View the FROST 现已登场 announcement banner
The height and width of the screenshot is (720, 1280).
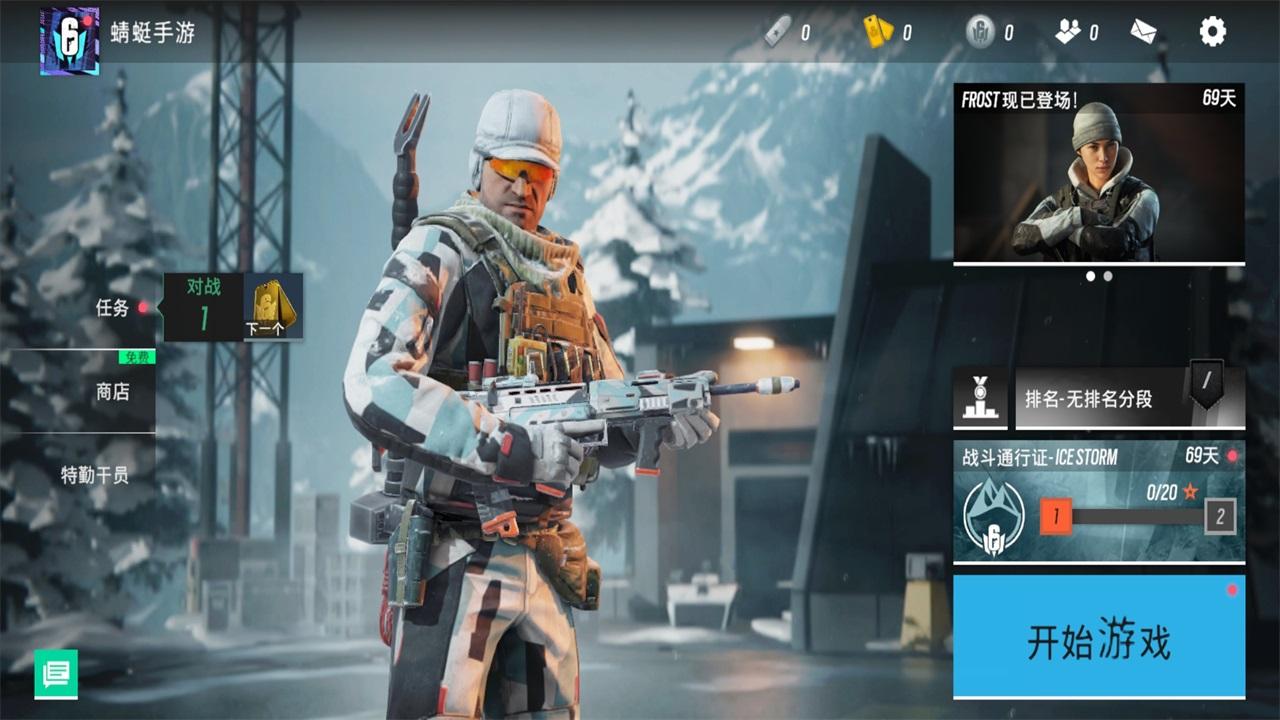coord(1100,170)
